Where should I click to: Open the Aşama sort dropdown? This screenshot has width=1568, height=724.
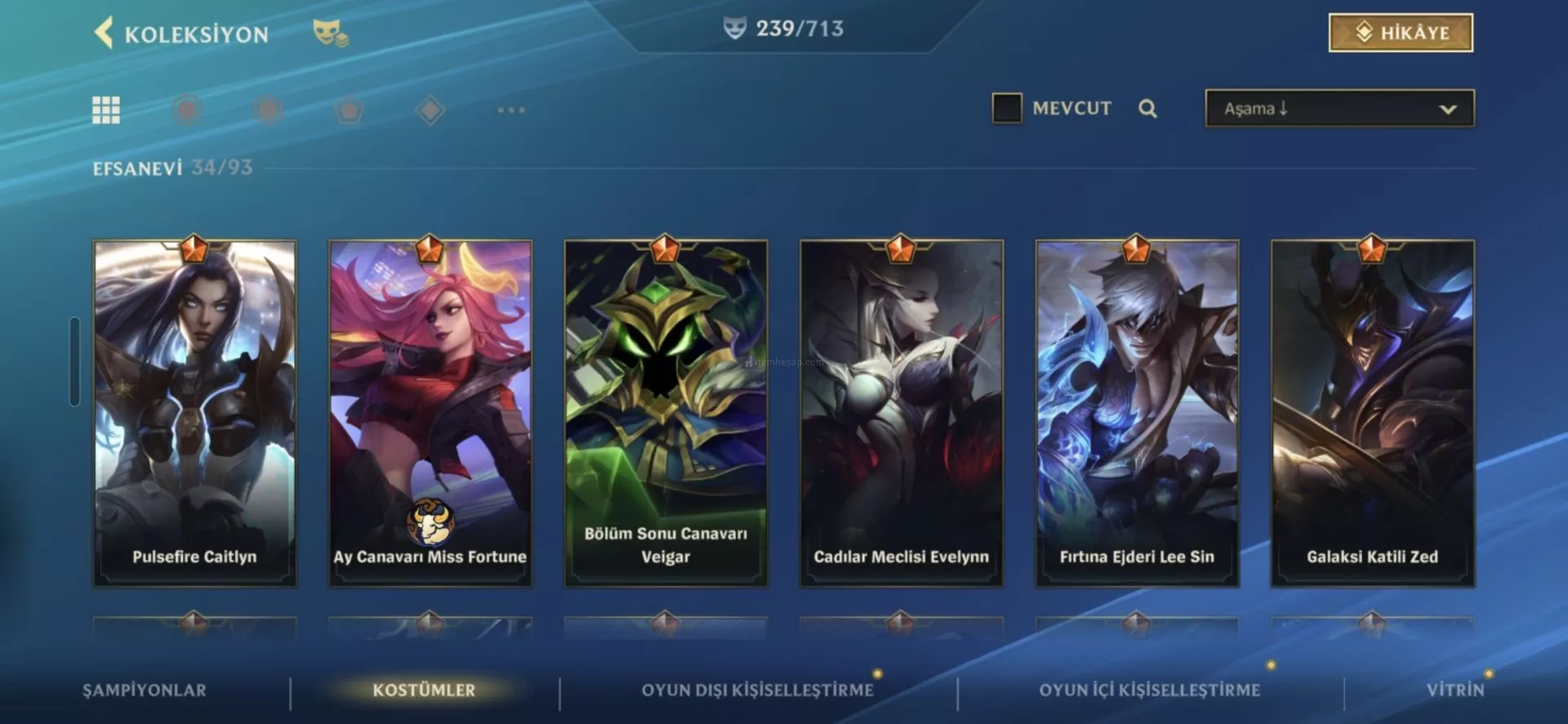click(x=1339, y=109)
